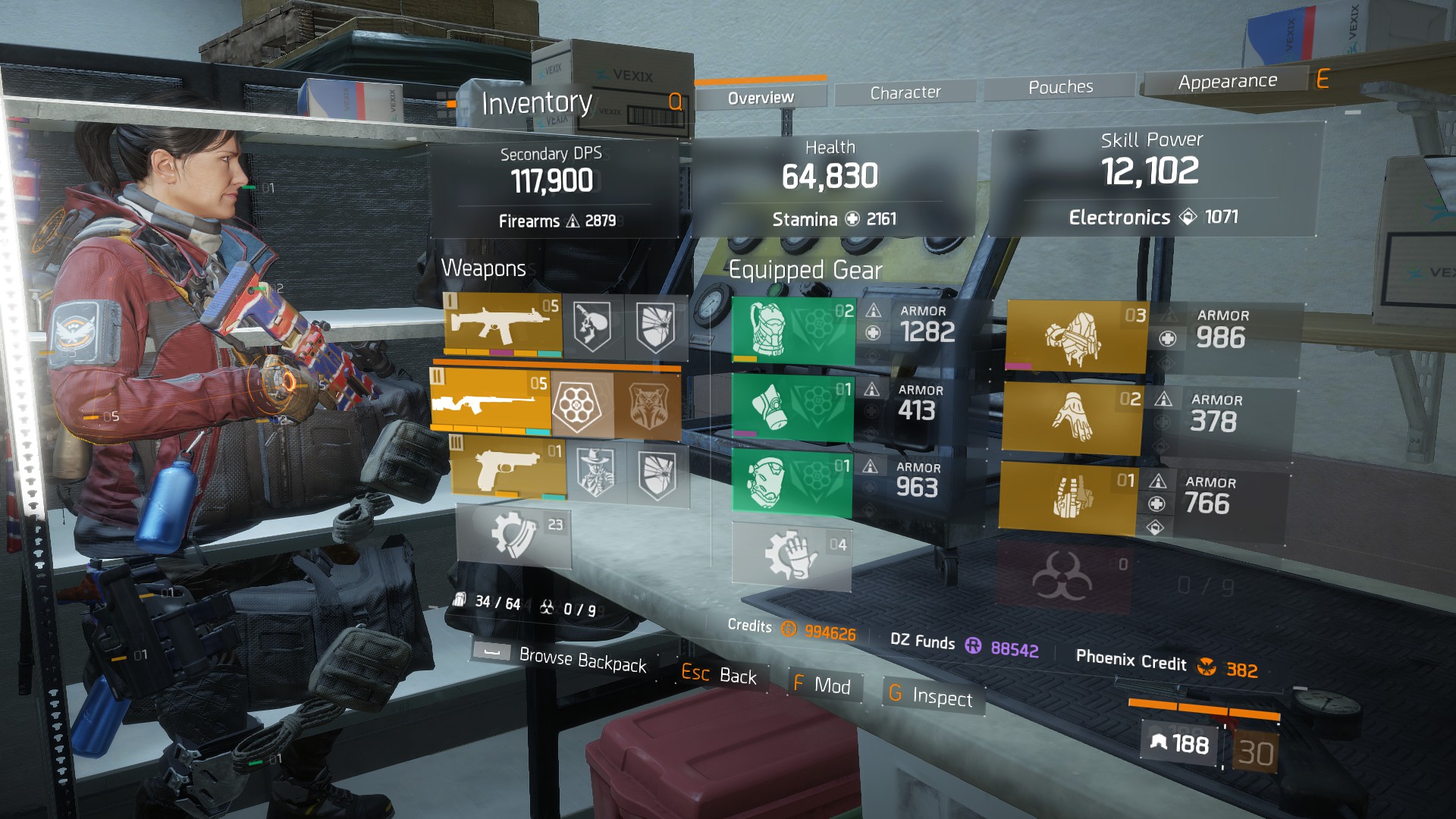Open the contaminated items biohazard slot
The width and height of the screenshot is (1456, 819).
[x=1063, y=578]
